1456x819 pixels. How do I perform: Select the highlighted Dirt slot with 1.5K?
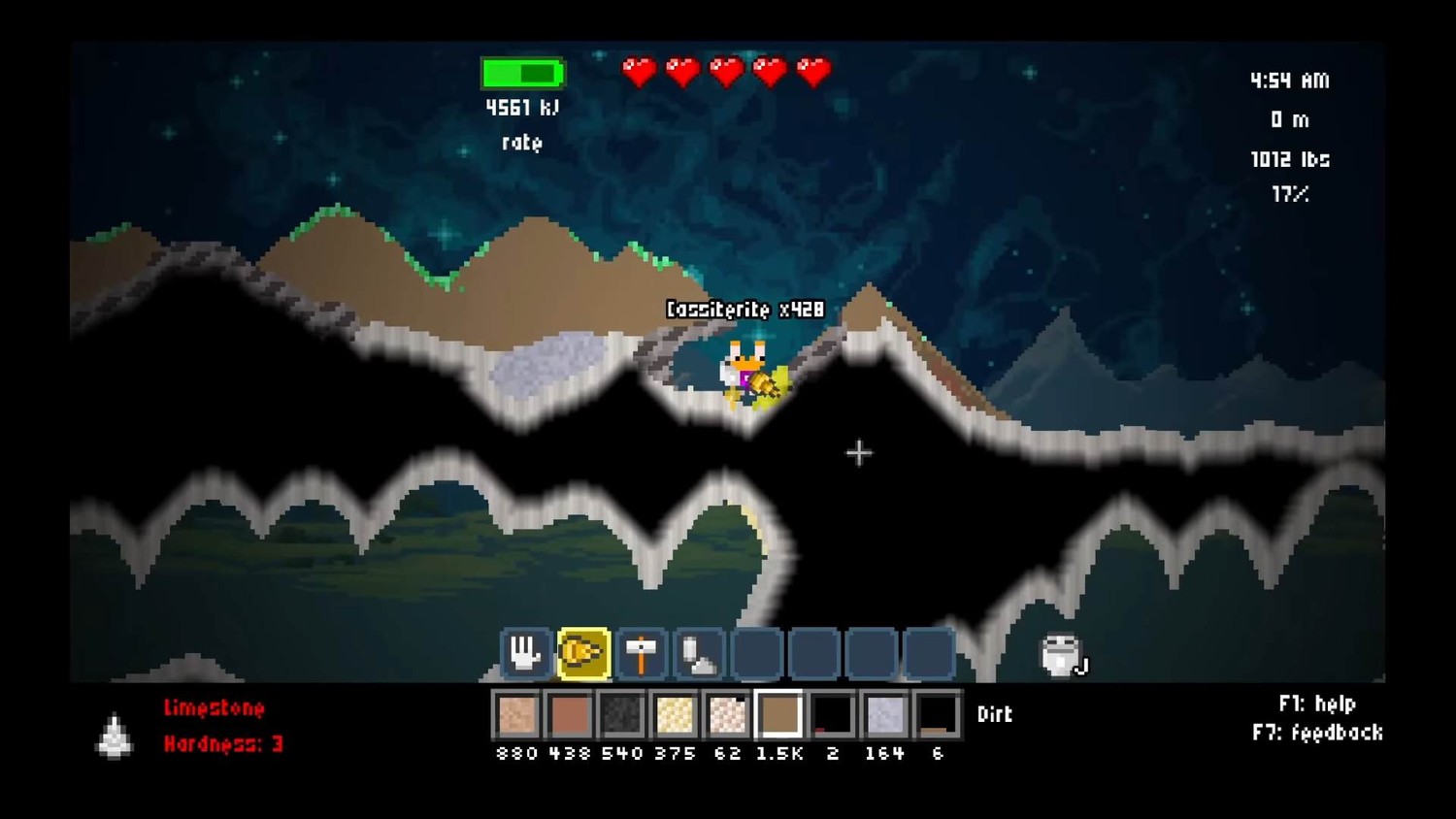(779, 715)
